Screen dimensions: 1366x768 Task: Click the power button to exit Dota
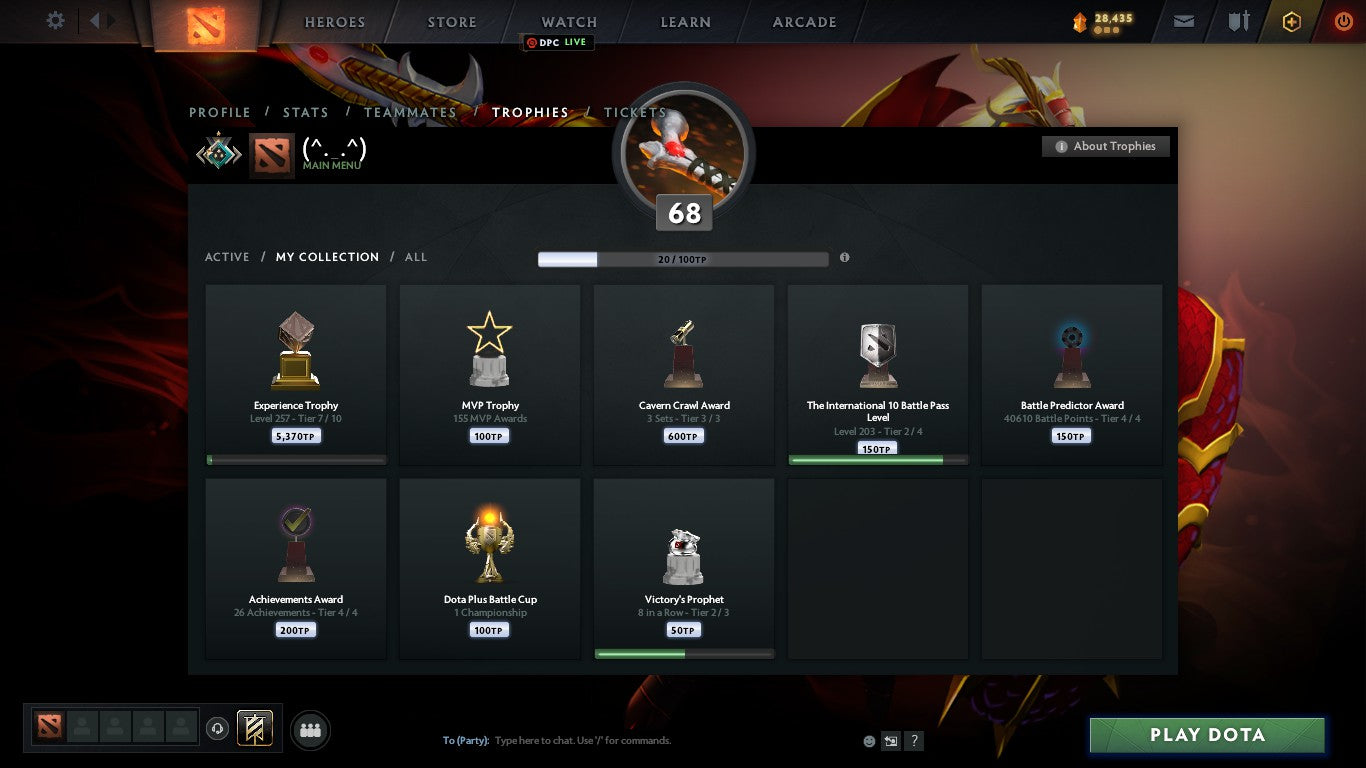[x=1345, y=21]
